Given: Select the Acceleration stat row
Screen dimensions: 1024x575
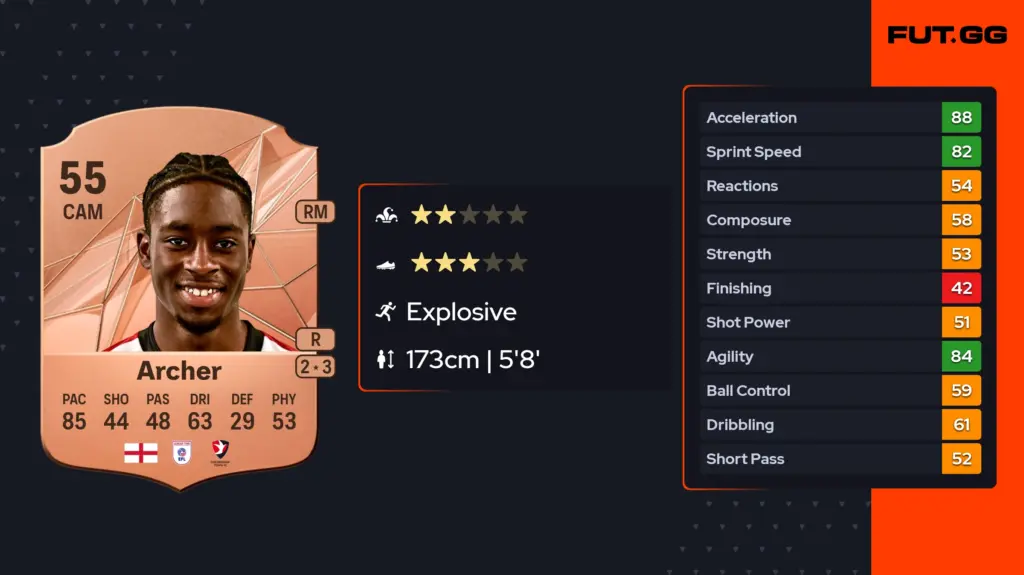Looking at the screenshot, I should 840,118.
